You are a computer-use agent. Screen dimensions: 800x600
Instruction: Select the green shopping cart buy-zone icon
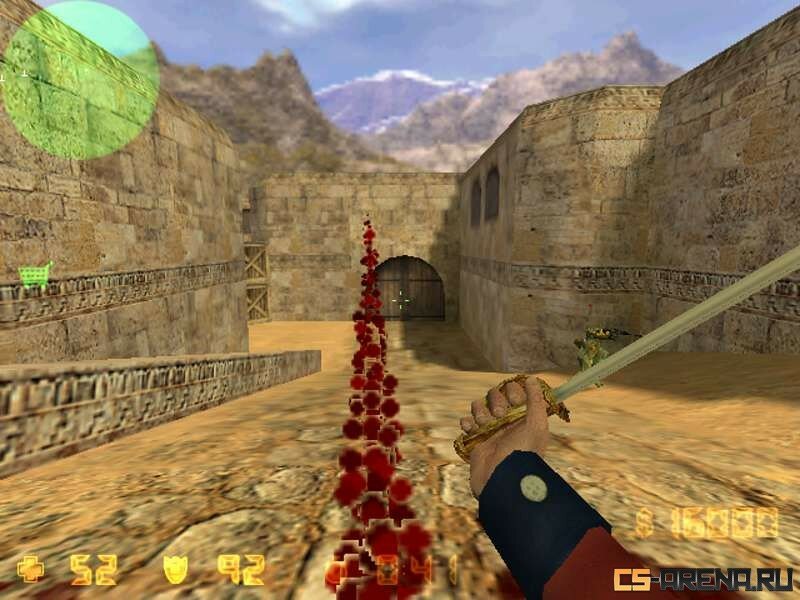[x=35, y=274]
